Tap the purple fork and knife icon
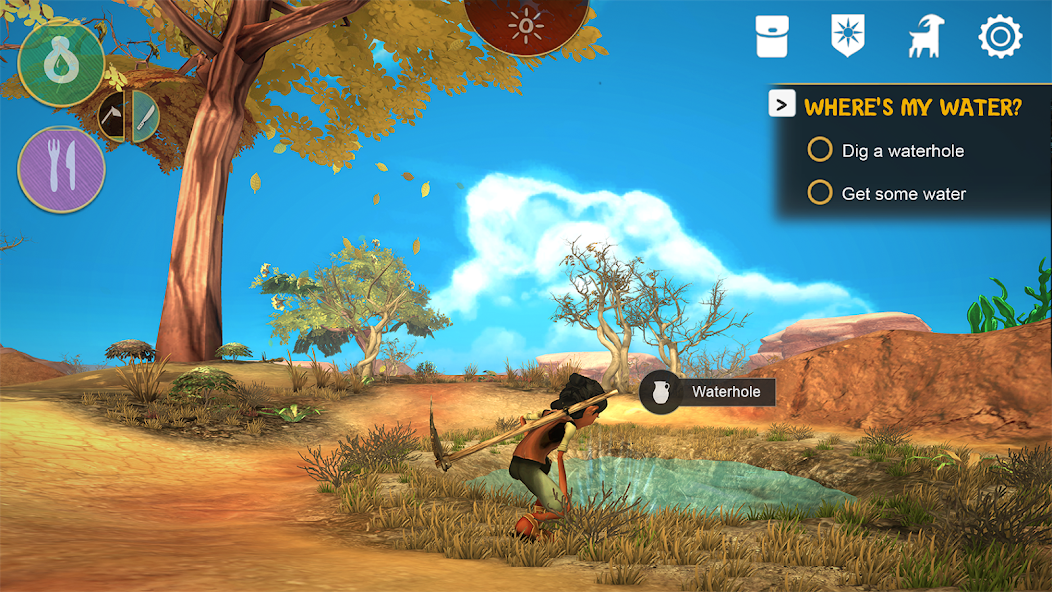This screenshot has width=1052, height=592. (x=61, y=170)
